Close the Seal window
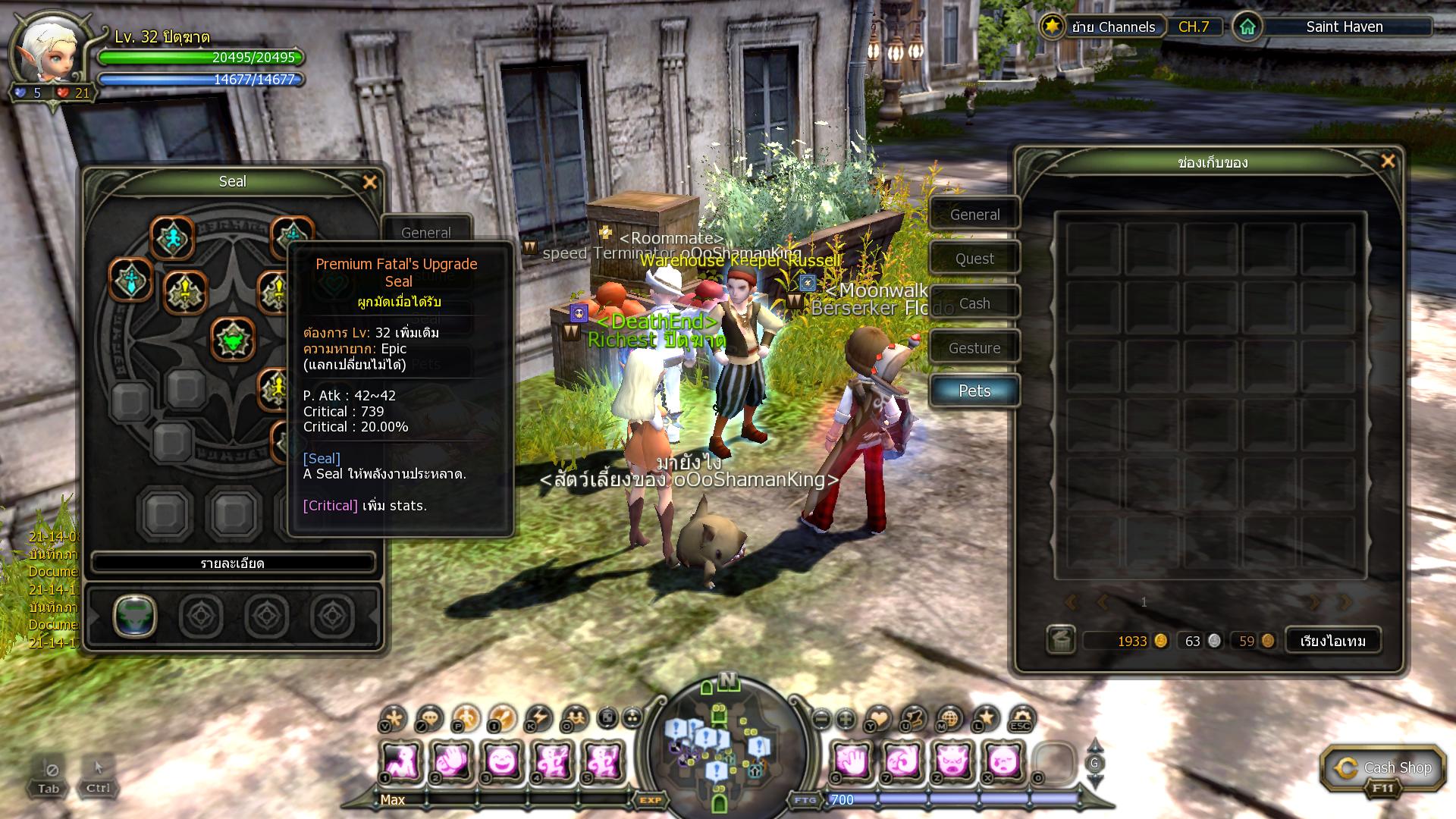Image resolution: width=1456 pixels, height=819 pixels. coord(370,182)
